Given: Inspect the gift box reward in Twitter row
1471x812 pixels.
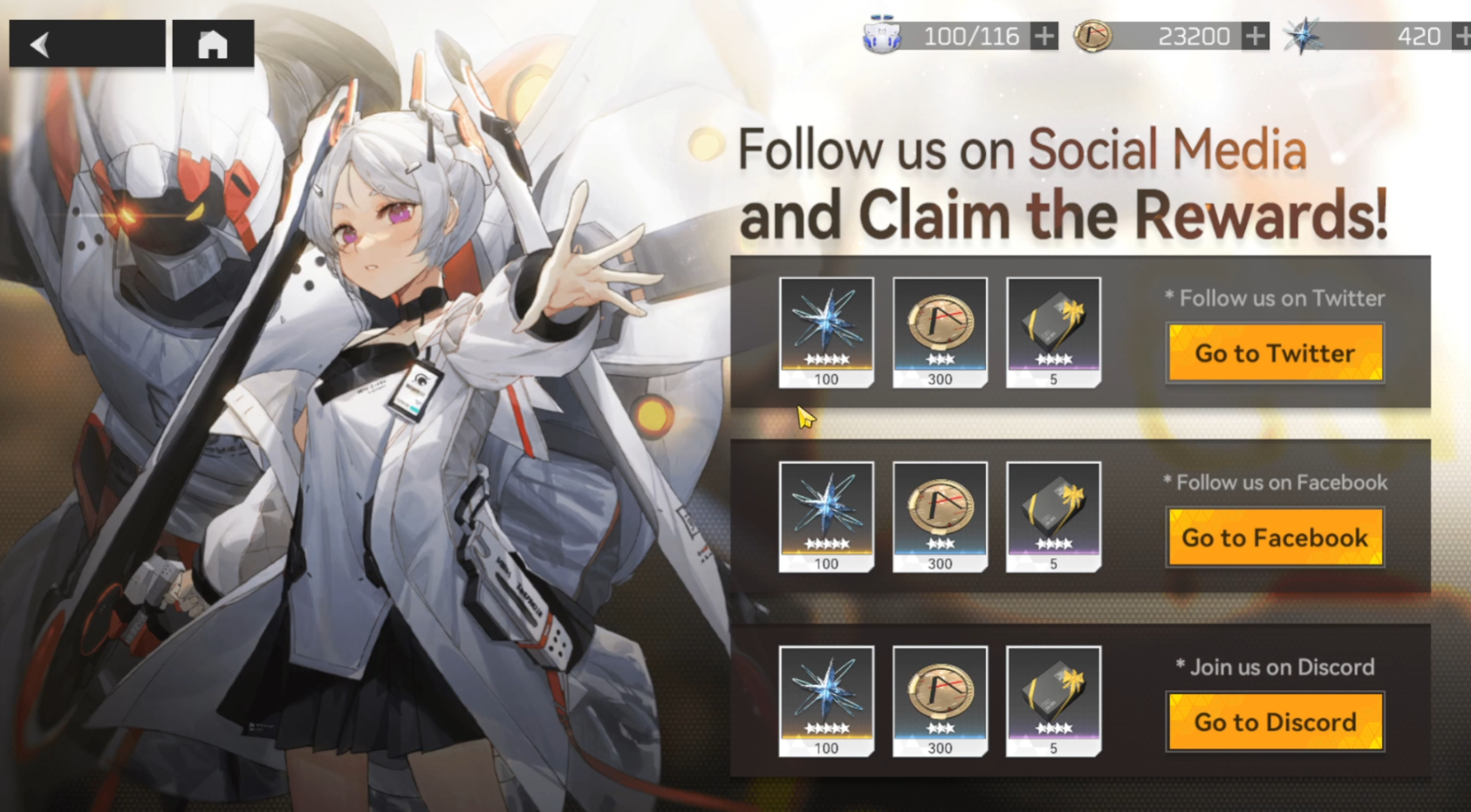Looking at the screenshot, I should point(1053,331).
